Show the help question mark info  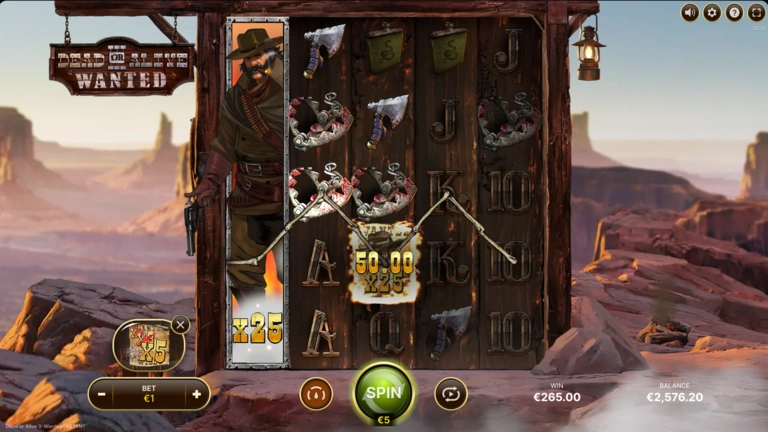734,12
